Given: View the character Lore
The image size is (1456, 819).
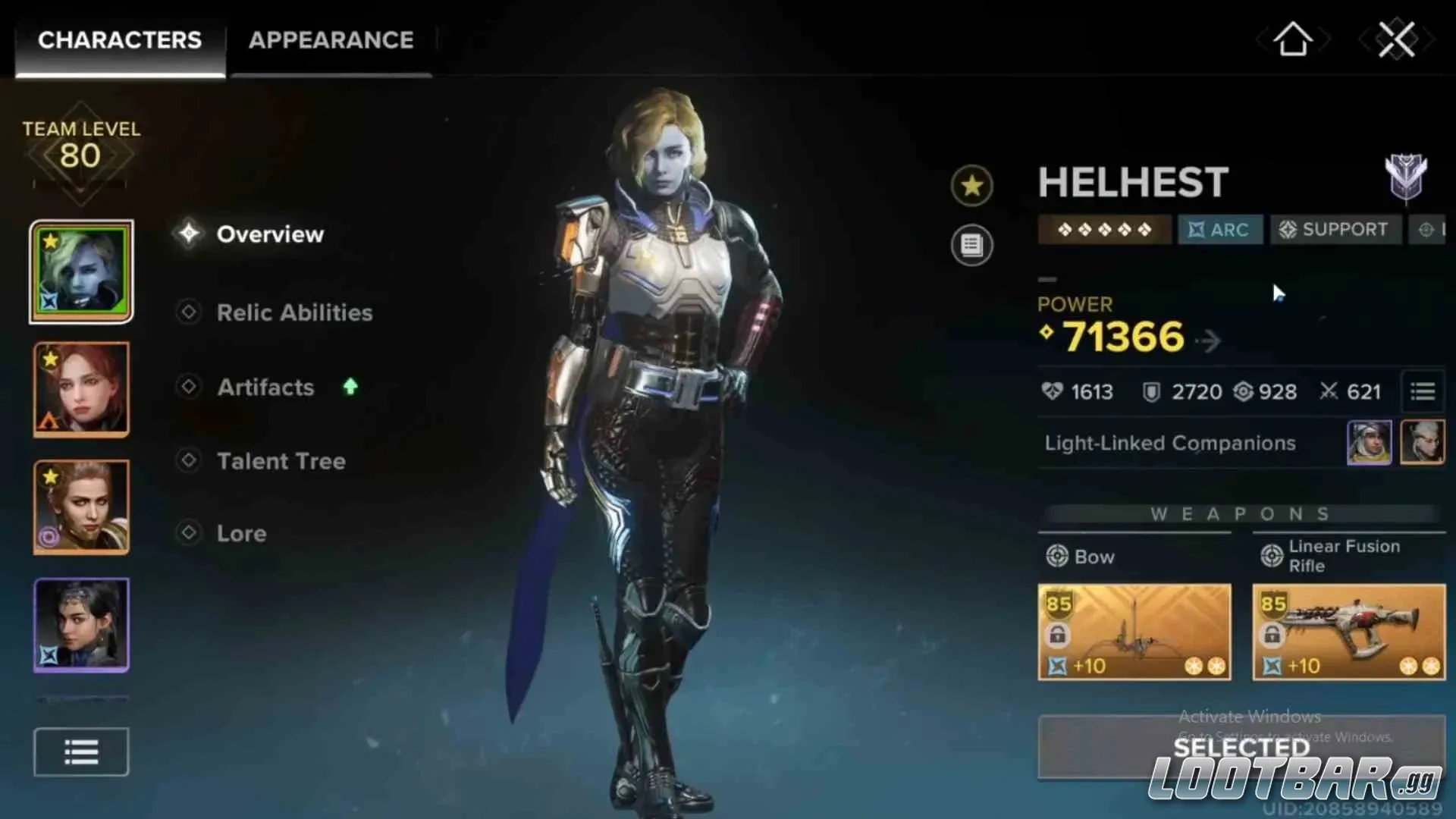Looking at the screenshot, I should pos(241,533).
